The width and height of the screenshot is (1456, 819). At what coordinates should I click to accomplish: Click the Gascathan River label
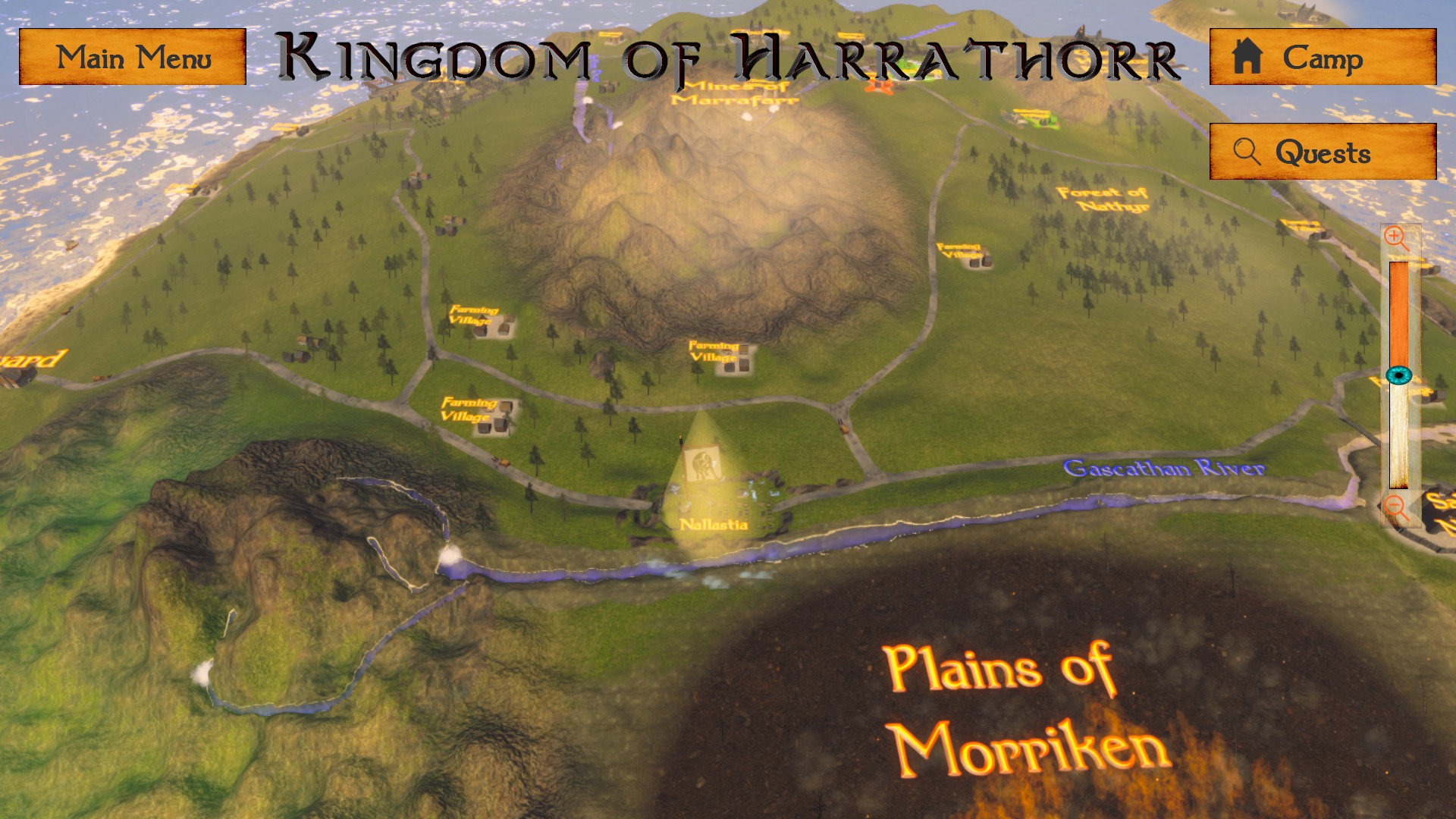1166,469
